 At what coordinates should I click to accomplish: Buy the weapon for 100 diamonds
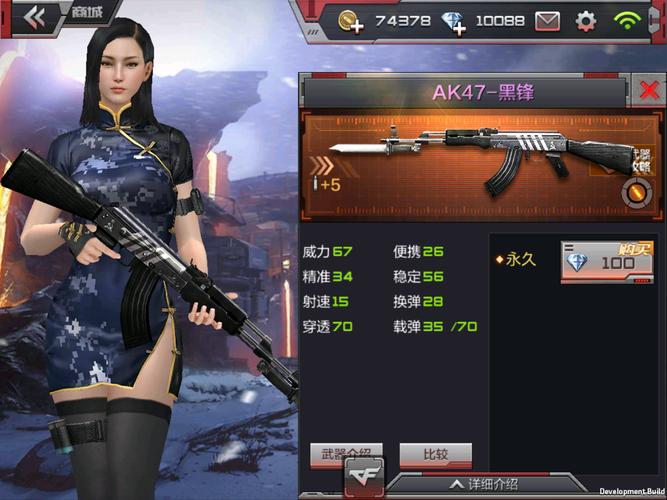(600, 261)
